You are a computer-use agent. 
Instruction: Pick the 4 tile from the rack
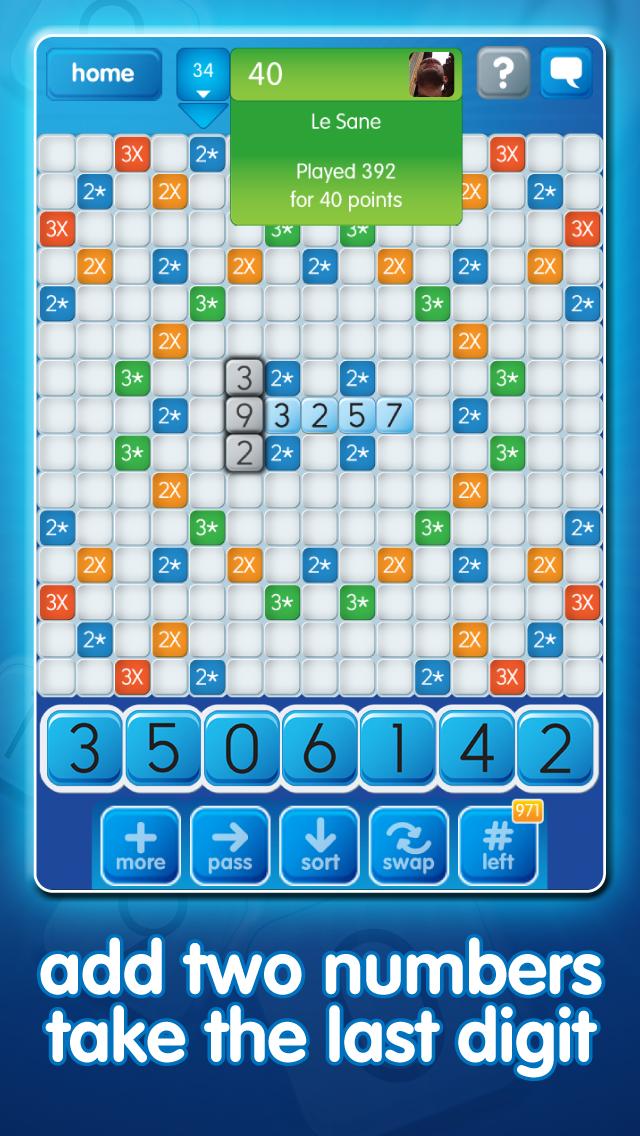[x=477, y=749]
